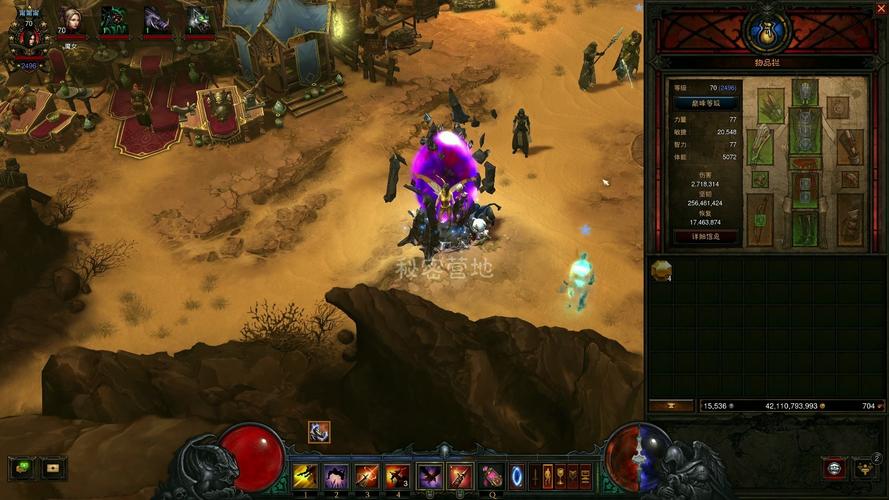Show the detailed stats information
The height and width of the screenshot is (500, 889).
point(707,237)
